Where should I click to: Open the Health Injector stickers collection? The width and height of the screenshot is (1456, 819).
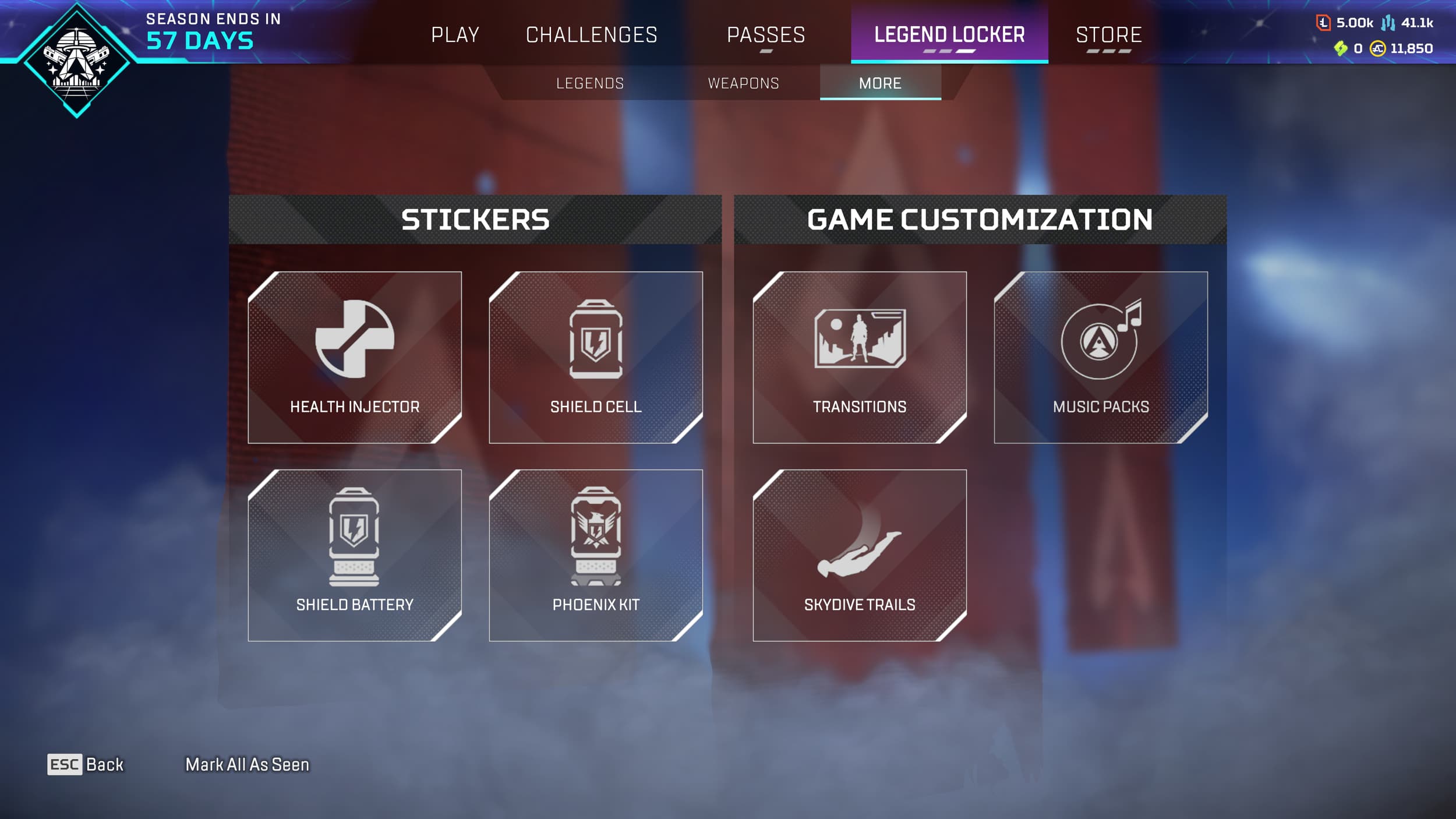[355, 358]
